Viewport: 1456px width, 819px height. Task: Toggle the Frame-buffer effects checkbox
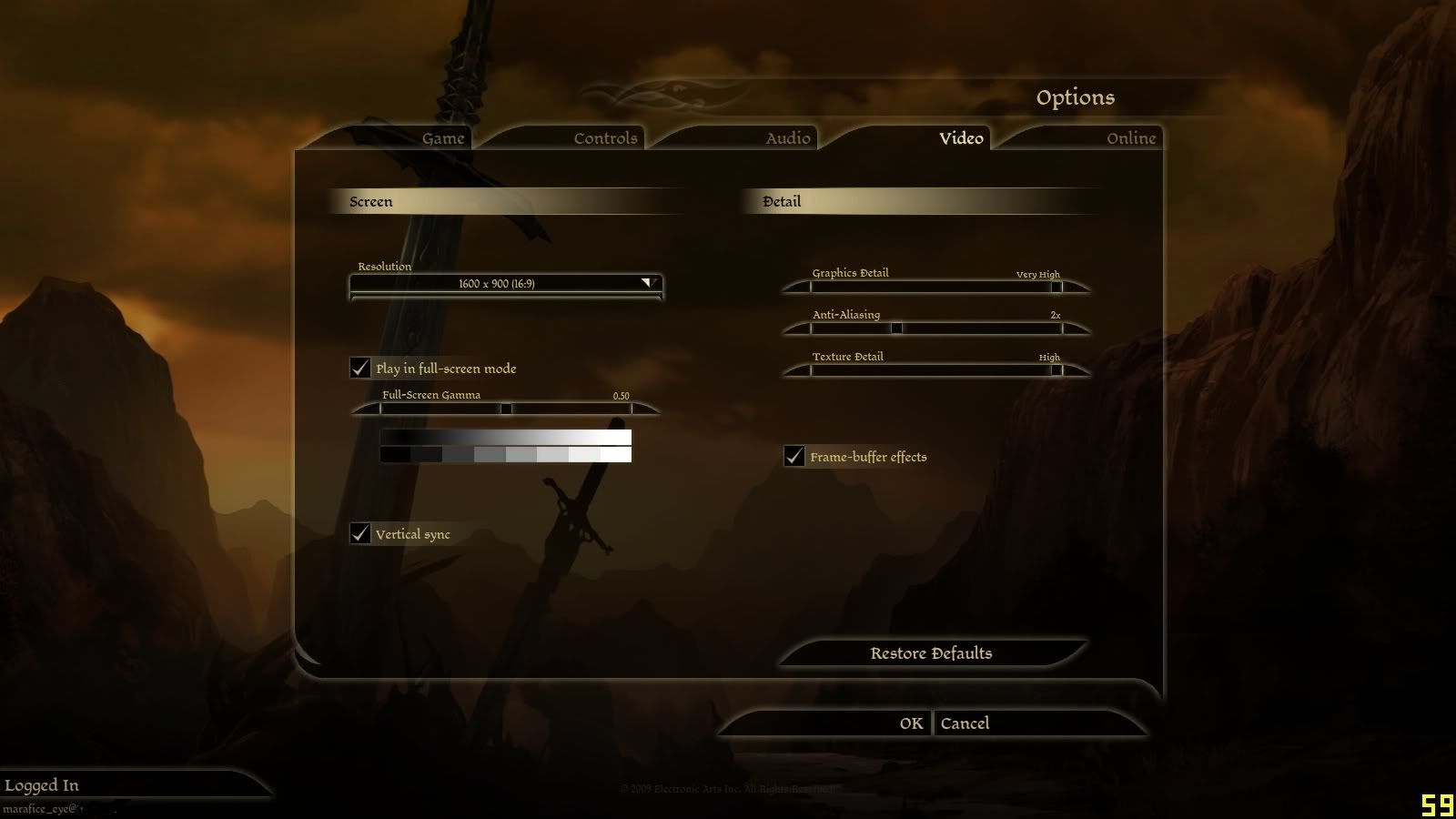pyautogui.click(x=794, y=456)
